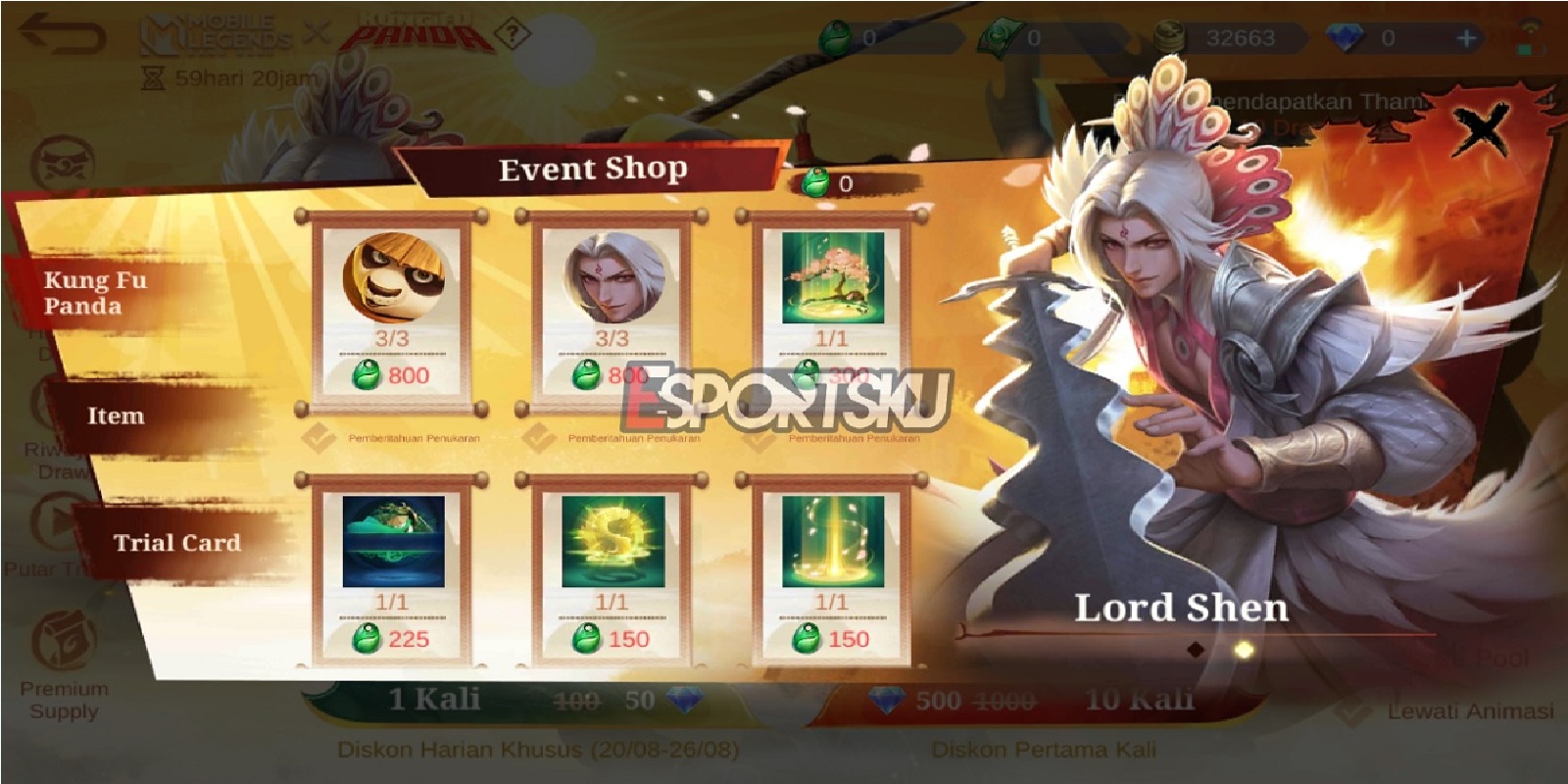Tap the plus icon to top up diamonds

1466,35
